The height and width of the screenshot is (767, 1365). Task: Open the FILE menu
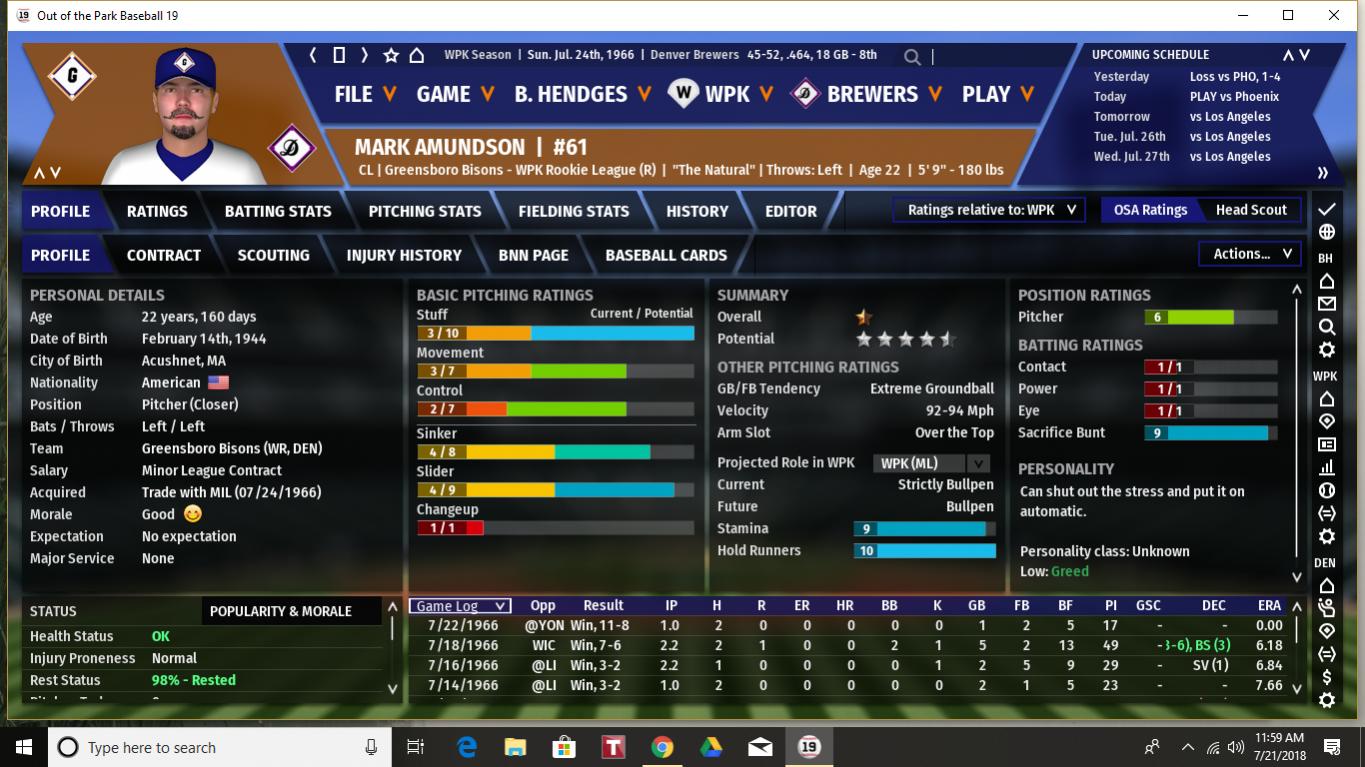click(x=365, y=94)
